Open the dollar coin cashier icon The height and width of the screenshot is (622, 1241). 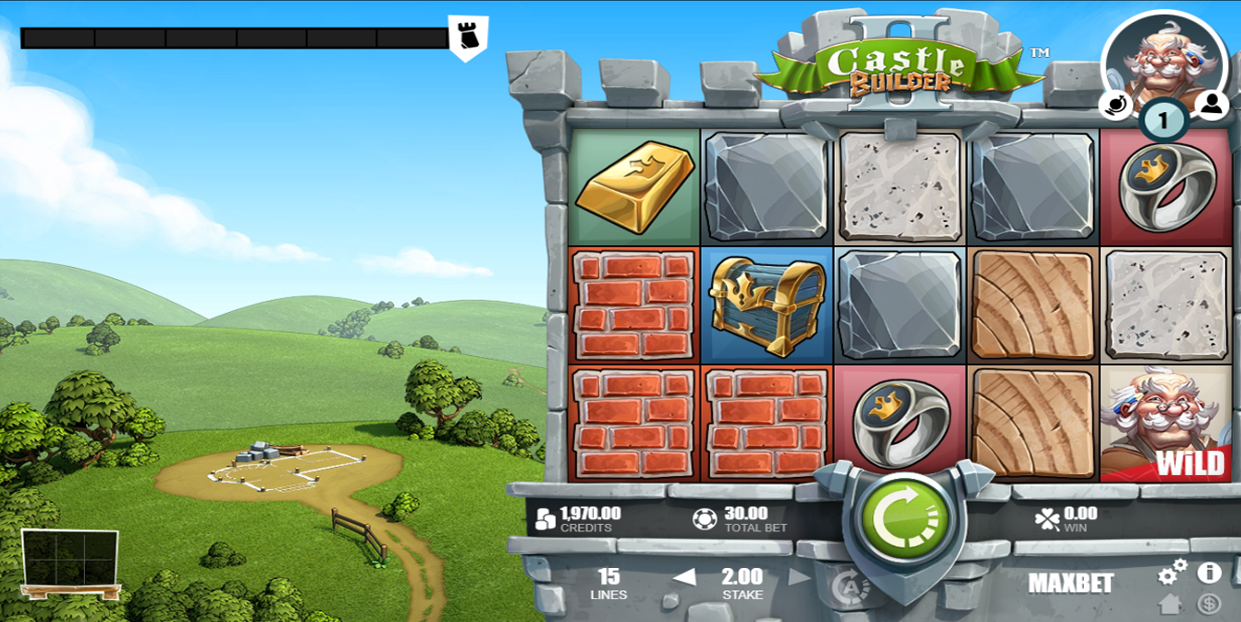(x=1209, y=603)
